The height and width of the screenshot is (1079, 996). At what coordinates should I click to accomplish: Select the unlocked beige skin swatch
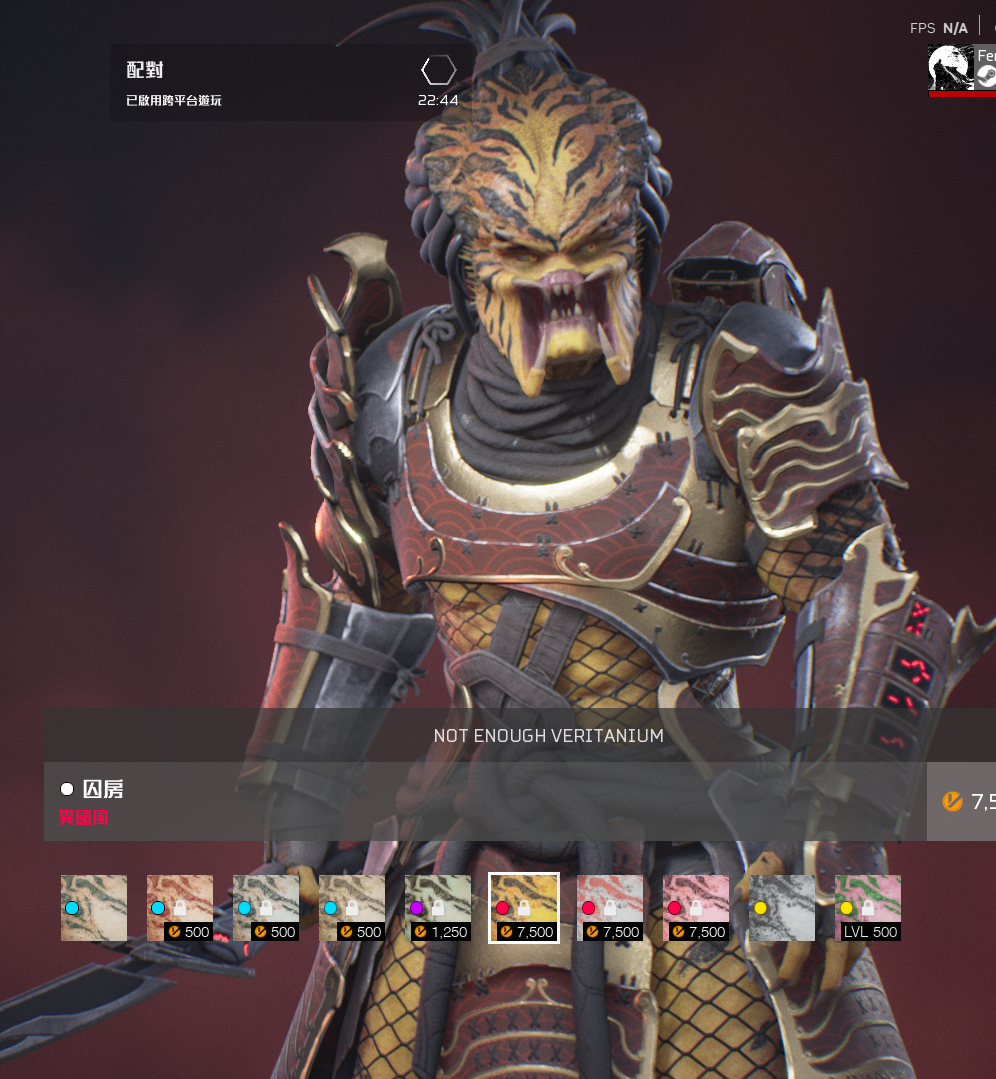[94, 908]
